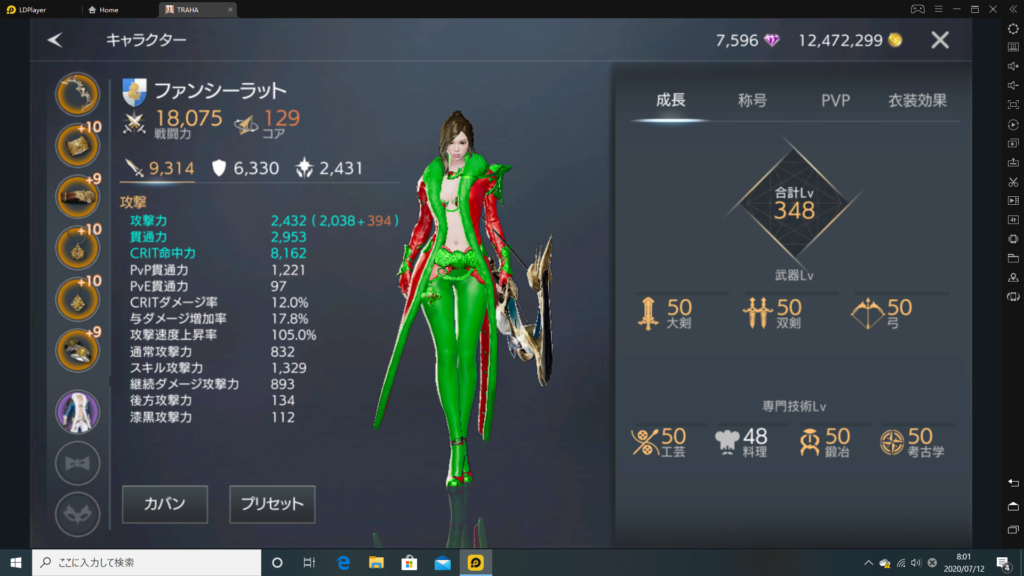
Task: Select the bow weapon equipment slot
Action: 77,94
